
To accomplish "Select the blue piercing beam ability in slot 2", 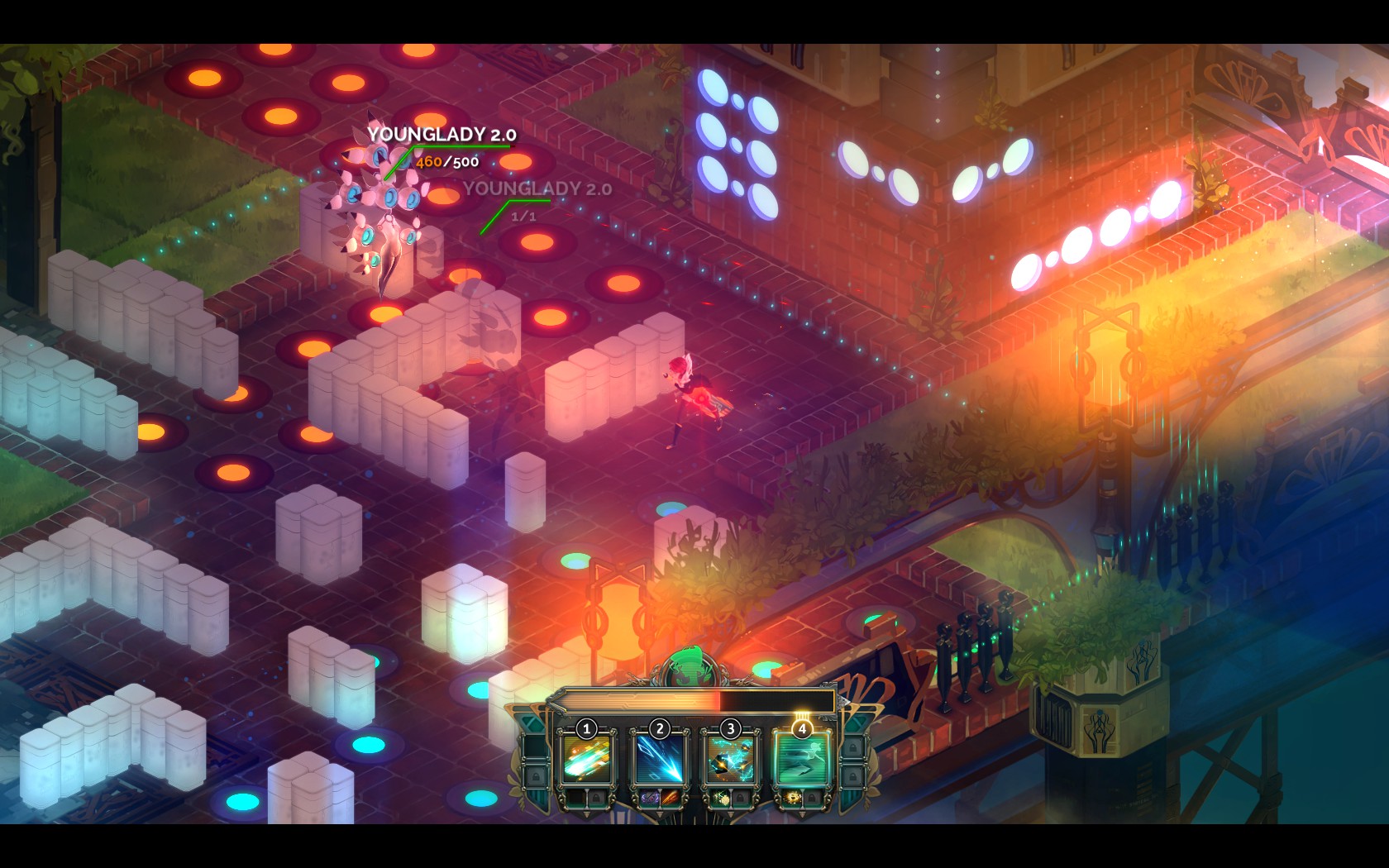I will click(x=659, y=760).
